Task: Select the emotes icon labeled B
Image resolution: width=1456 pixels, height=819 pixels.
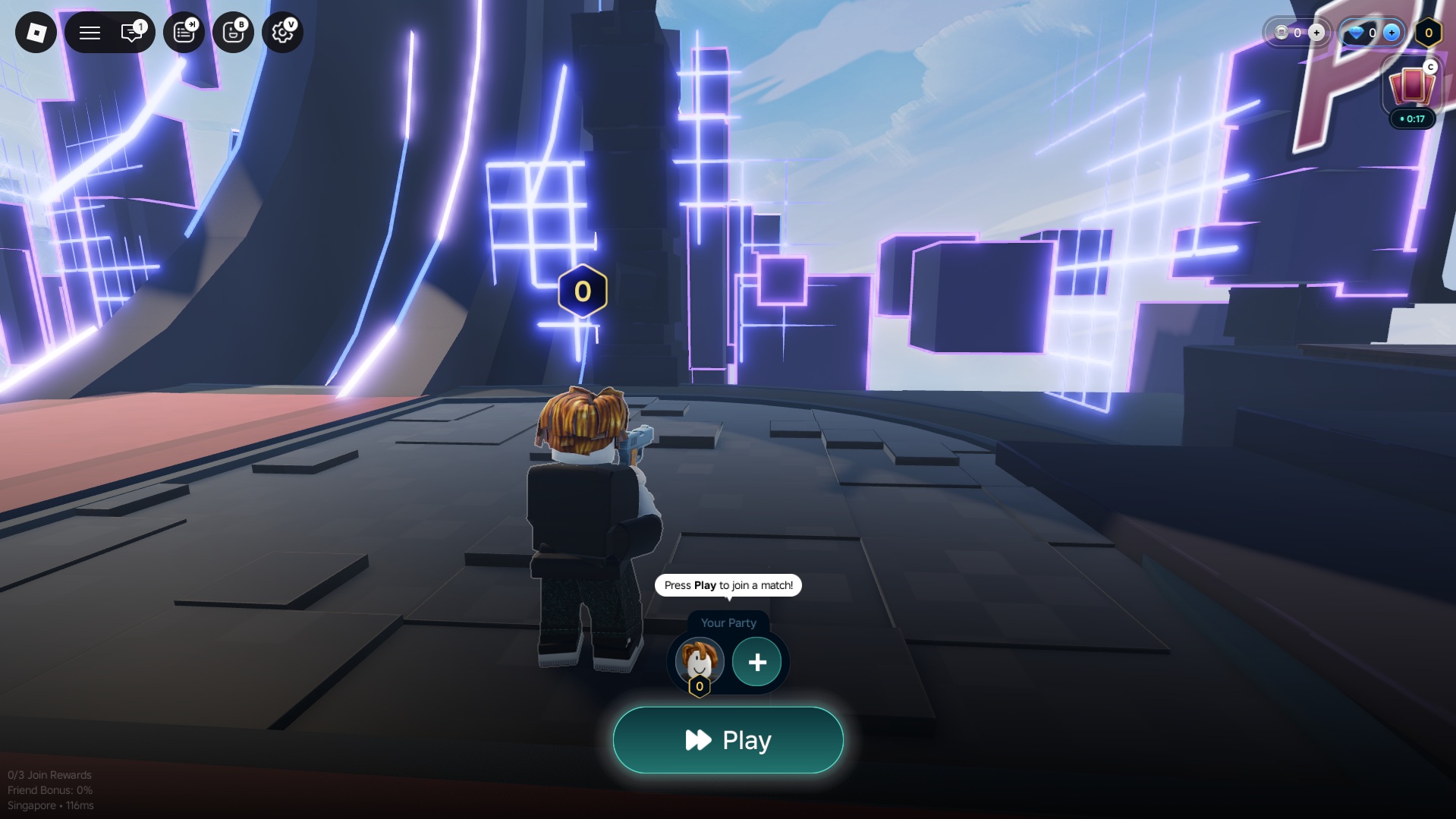Action: pos(233,32)
